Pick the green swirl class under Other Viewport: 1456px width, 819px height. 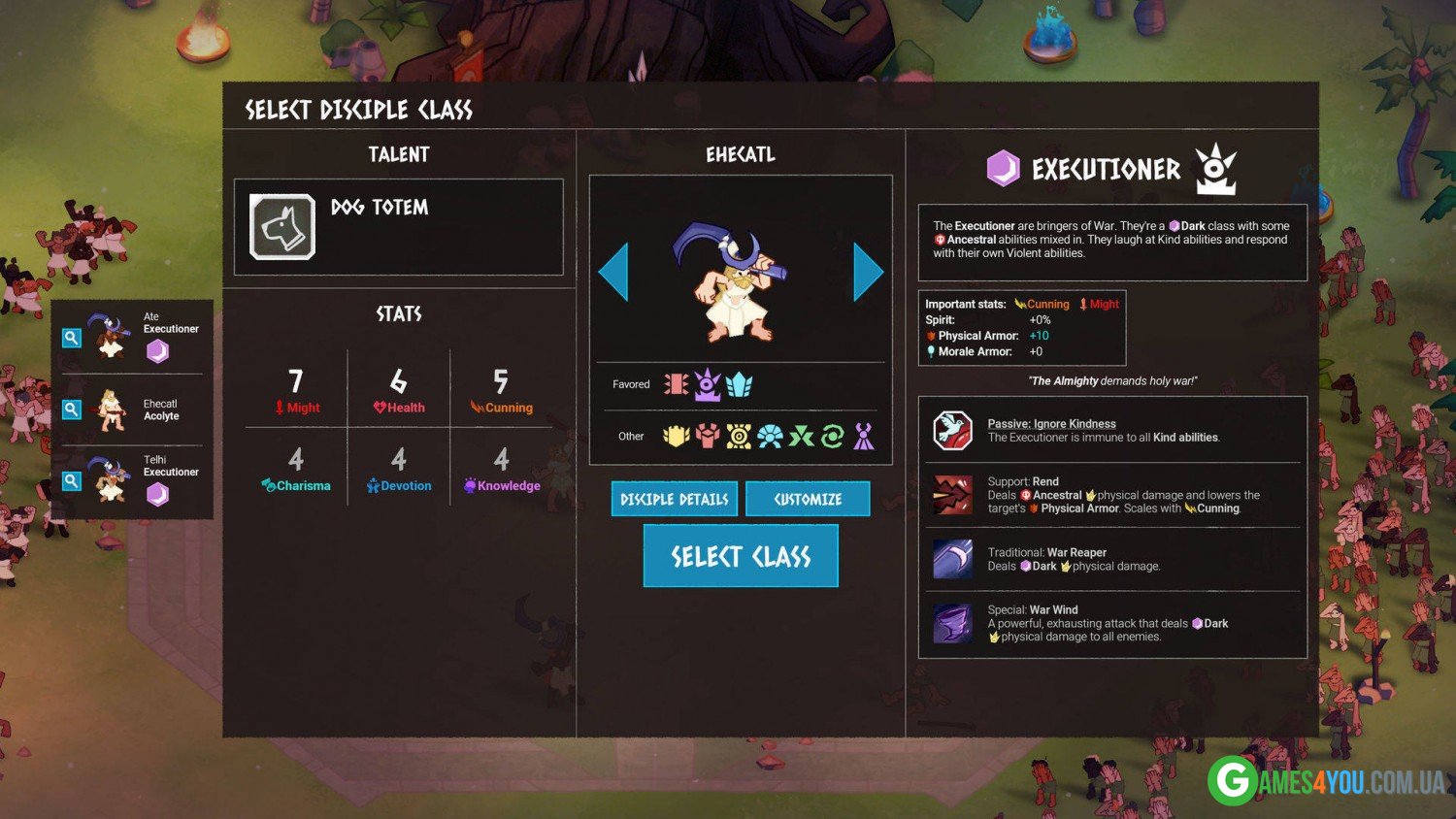(x=832, y=437)
